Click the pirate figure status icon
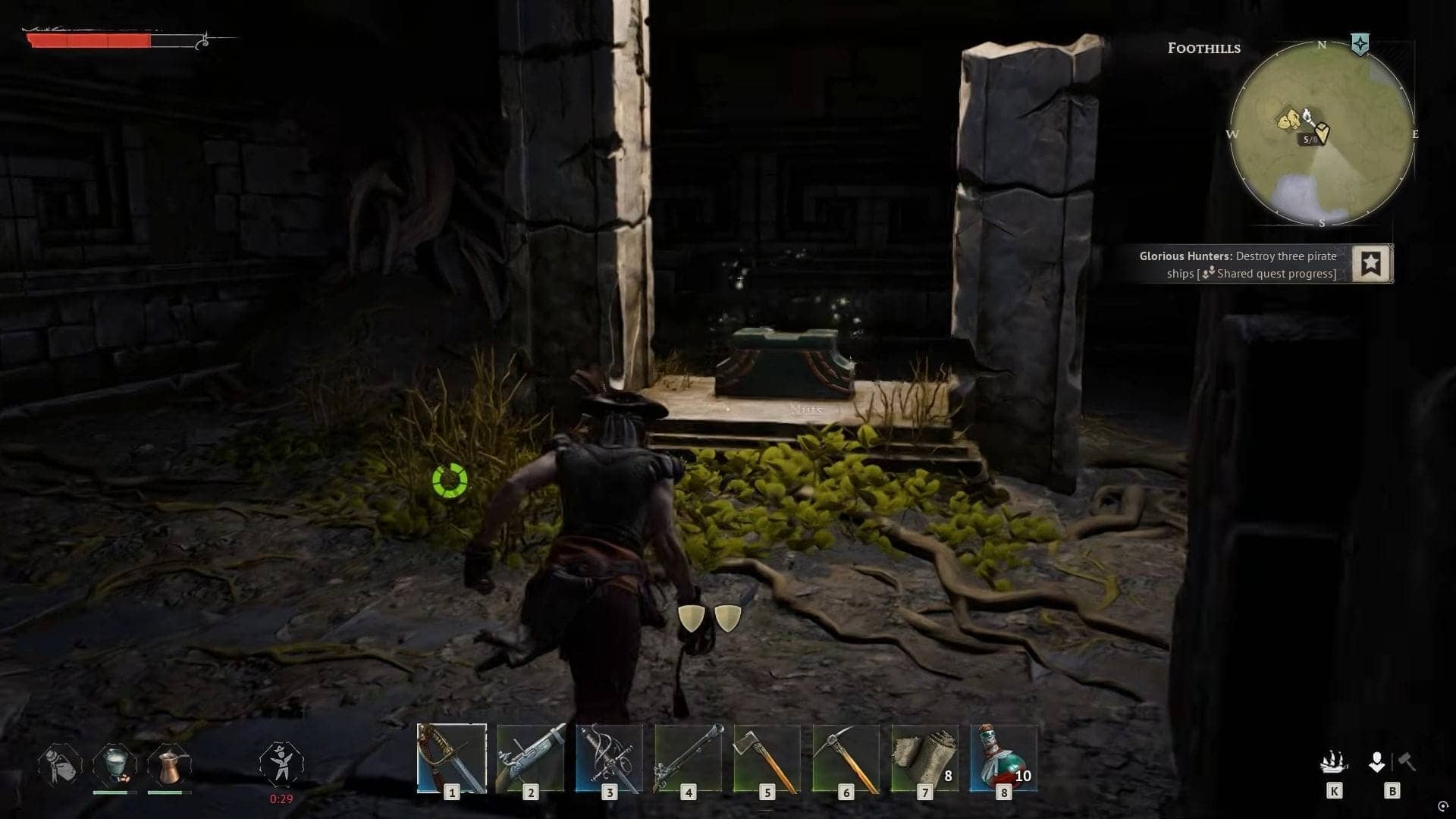1456x819 pixels. tap(281, 763)
